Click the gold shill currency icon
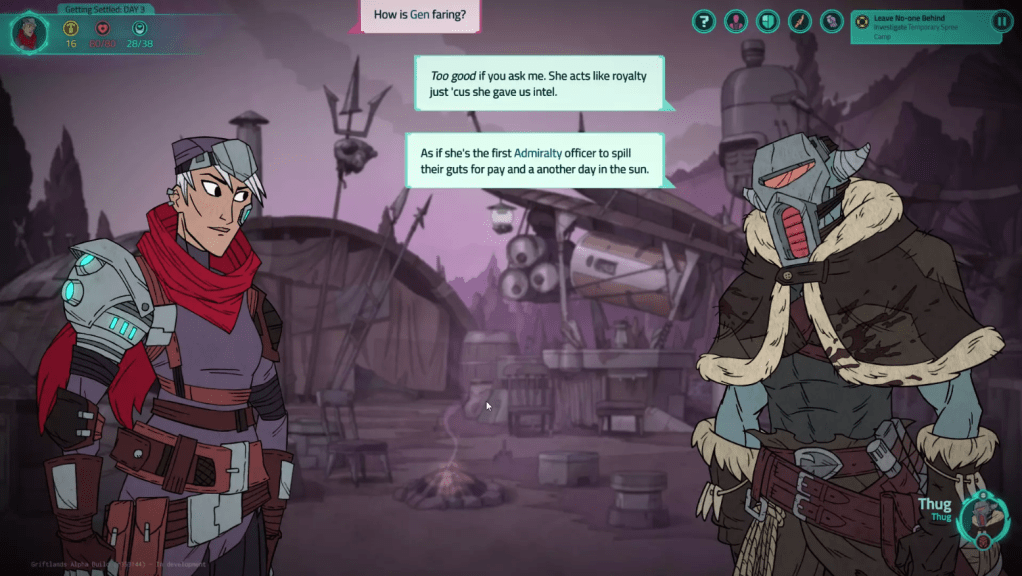Viewport: 1022px width, 576px height. (x=71, y=28)
